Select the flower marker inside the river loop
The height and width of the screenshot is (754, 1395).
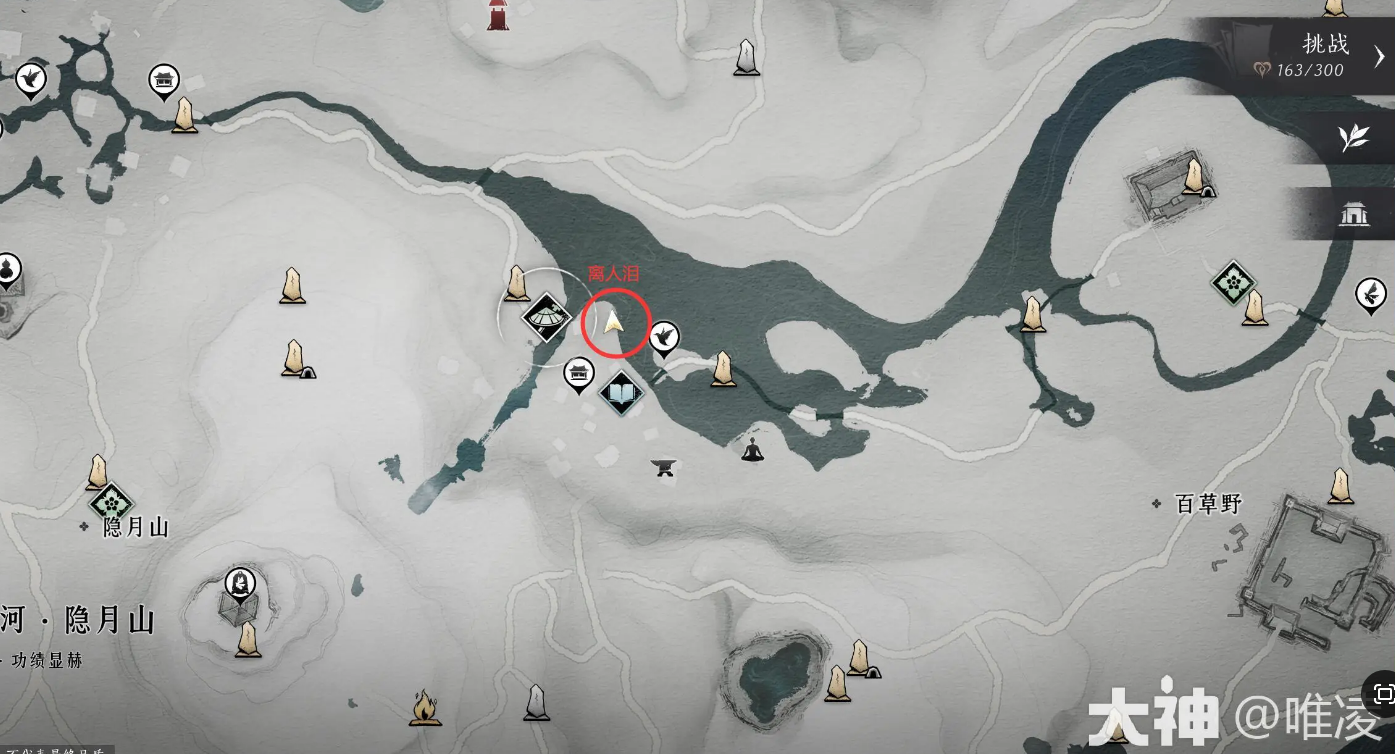pyautogui.click(x=1232, y=282)
